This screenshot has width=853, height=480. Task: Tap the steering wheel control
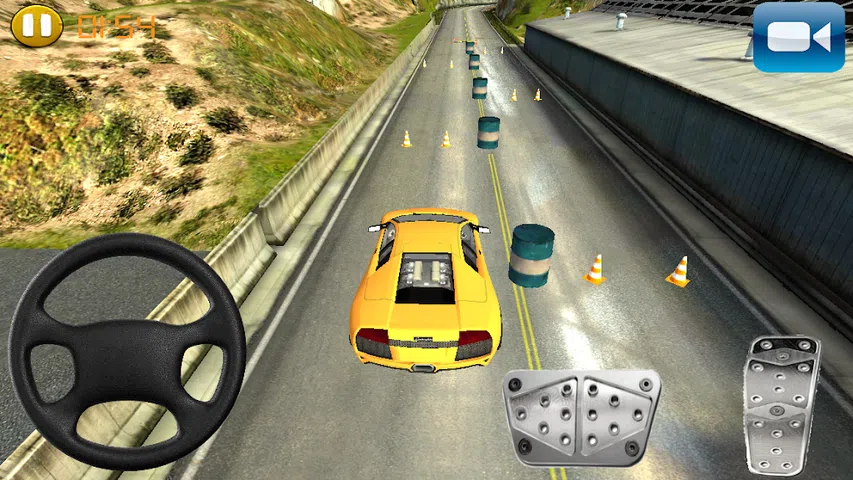[127, 349]
